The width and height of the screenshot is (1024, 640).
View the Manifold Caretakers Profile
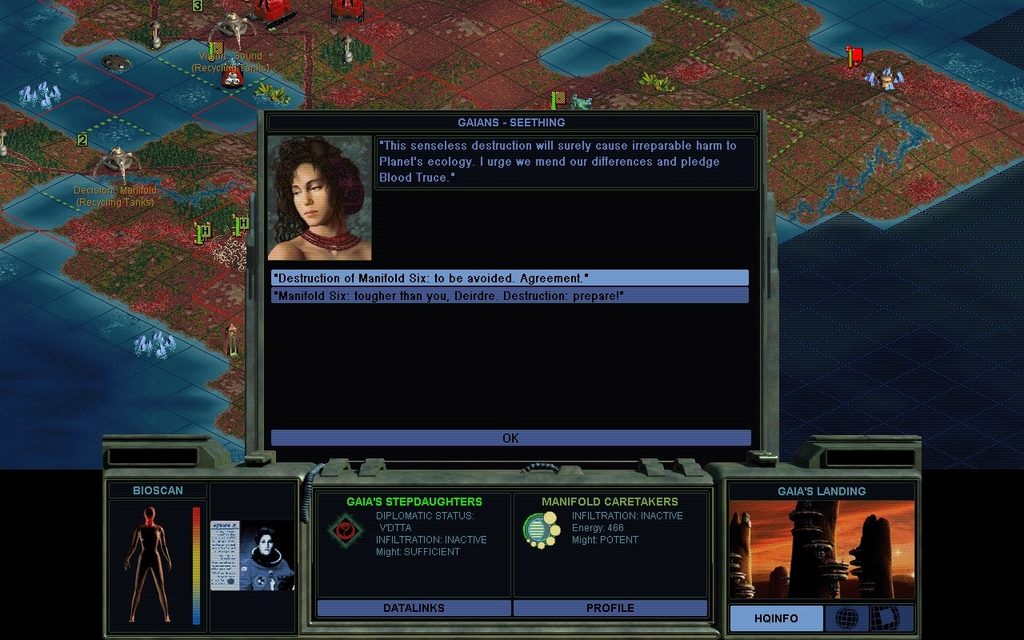[610, 608]
